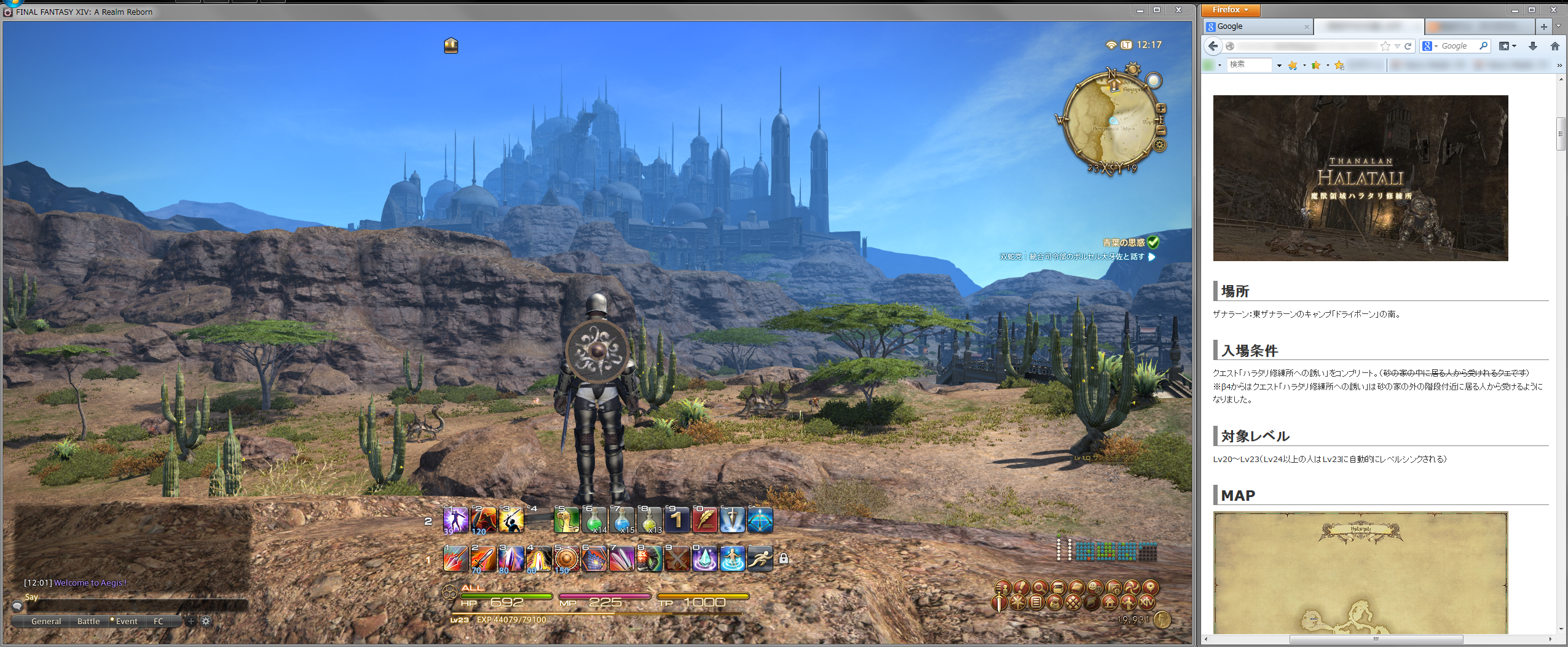This screenshot has height=647, width=1568.
Task: Open the minimap gear settings
Action: click(1159, 146)
